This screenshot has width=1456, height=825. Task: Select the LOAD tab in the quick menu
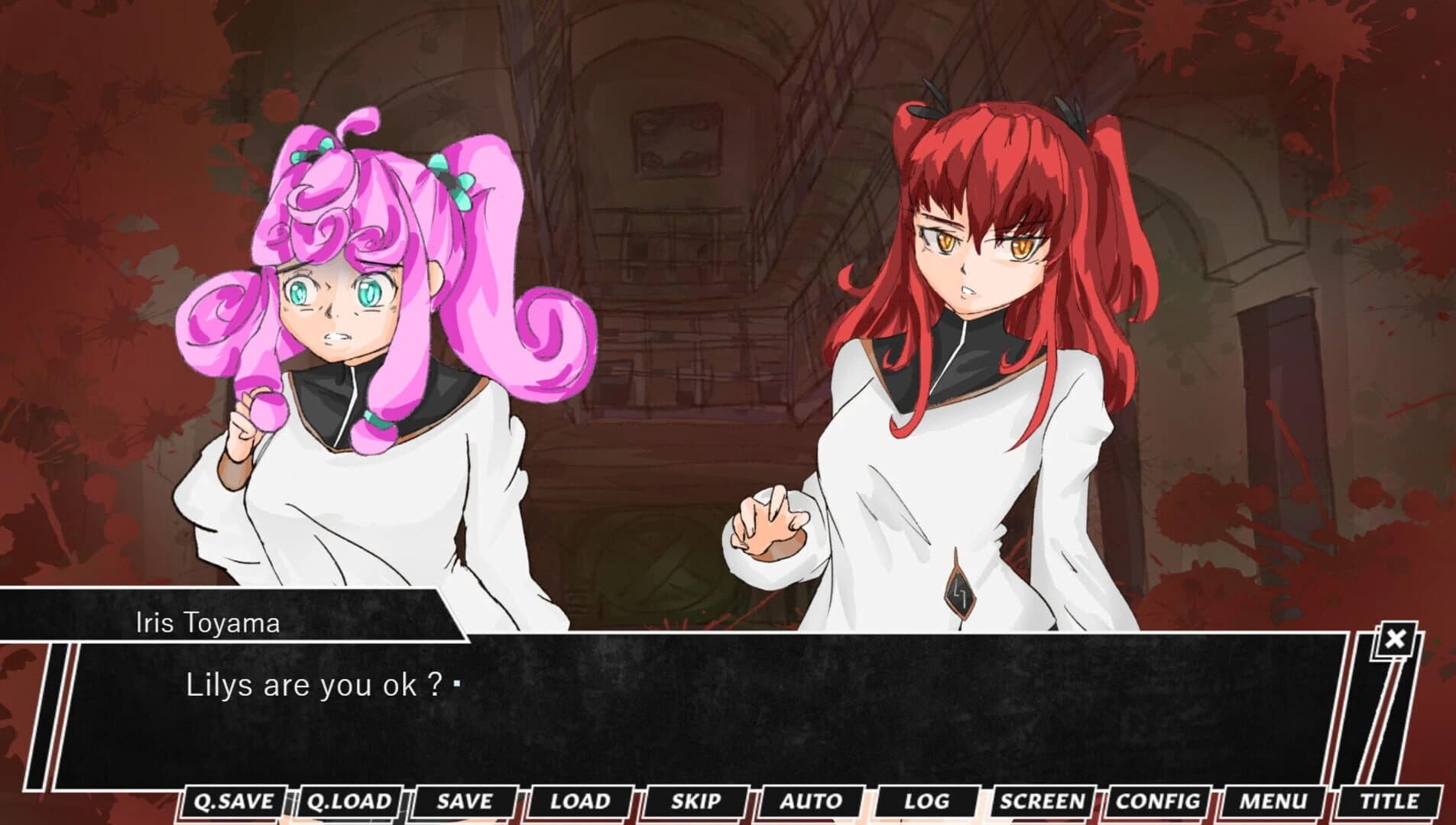coord(579,801)
